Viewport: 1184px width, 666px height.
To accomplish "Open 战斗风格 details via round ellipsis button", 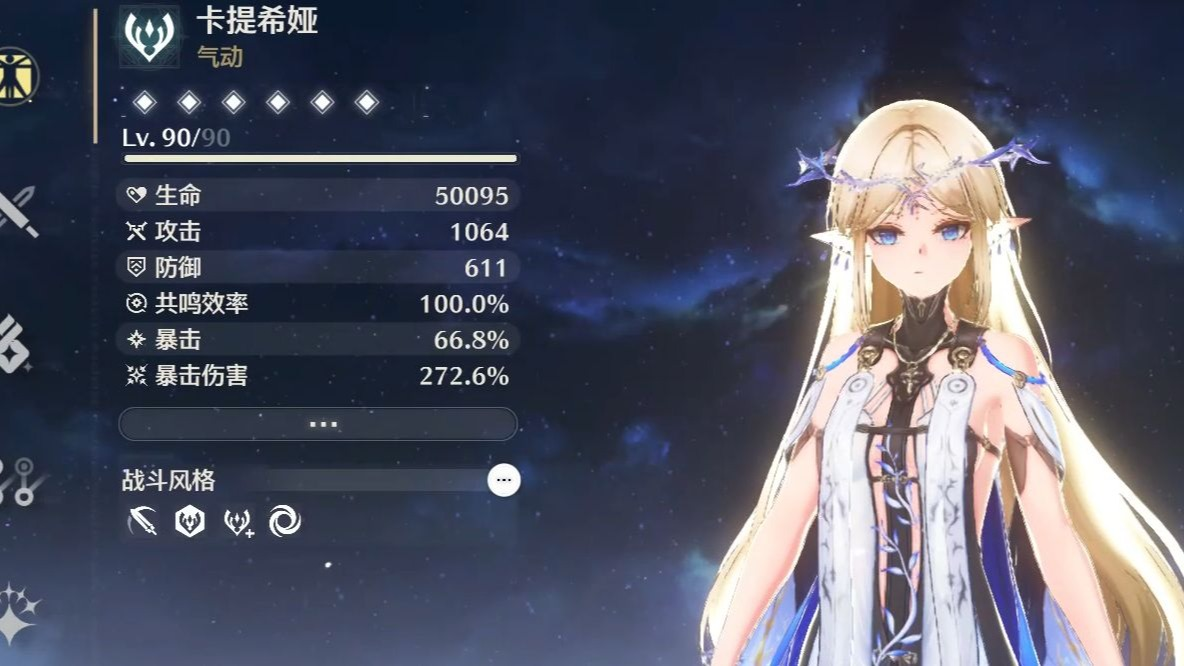I will tap(503, 480).
